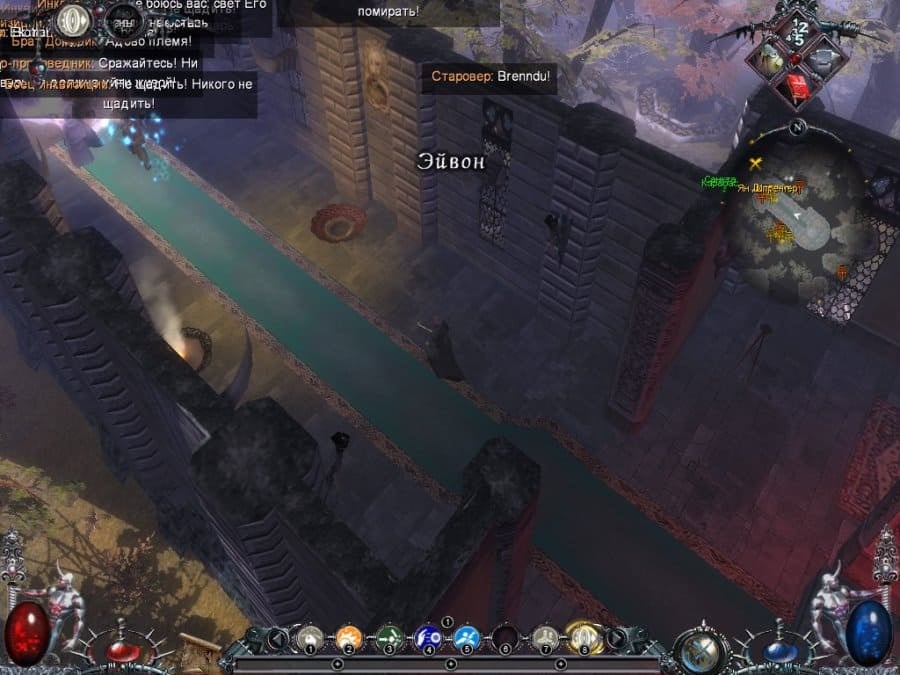Click the hotbar's right arrow button
The image size is (900, 675).
(x=617, y=637)
